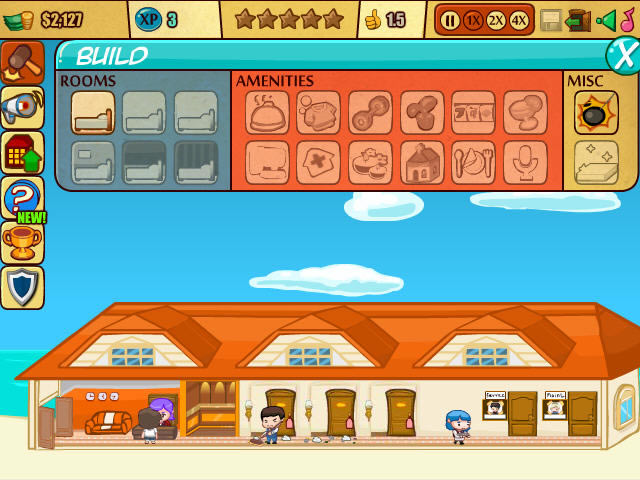Screen dimensions: 640x480
Task: Choose the first aid cross amenity
Action: pos(318,162)
